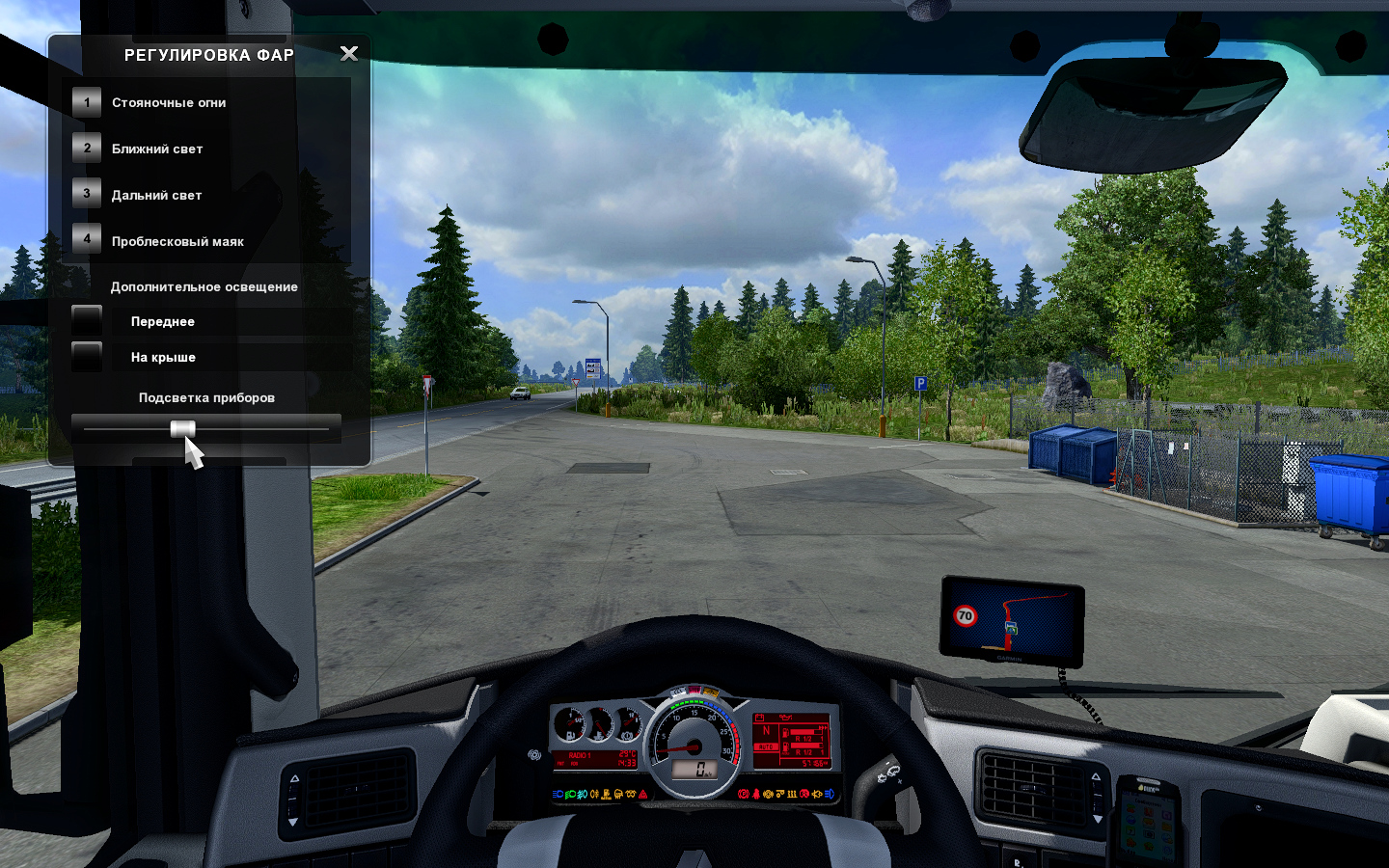Click the Подсветка приборов brightness slider

pyautogui.click(x=183, y=429)
